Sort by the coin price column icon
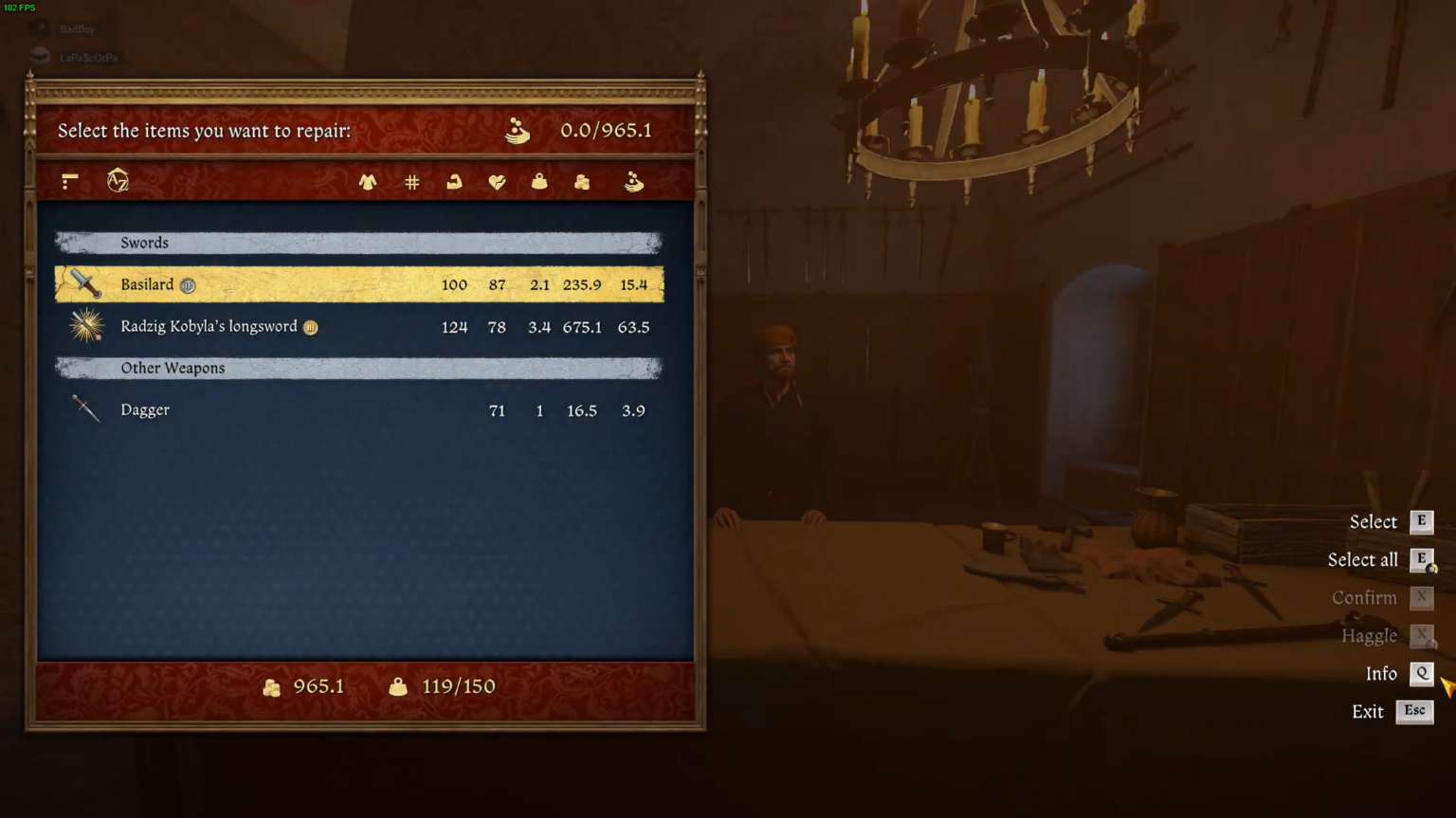Image resolution: width=1456 pixels, height=818 pixels. (581, 182)
